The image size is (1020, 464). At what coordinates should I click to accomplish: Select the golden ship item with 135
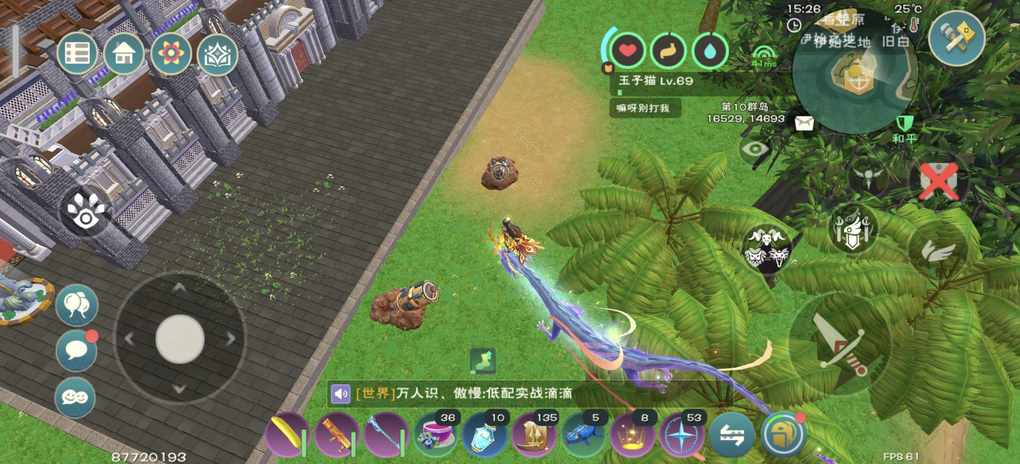534,435
